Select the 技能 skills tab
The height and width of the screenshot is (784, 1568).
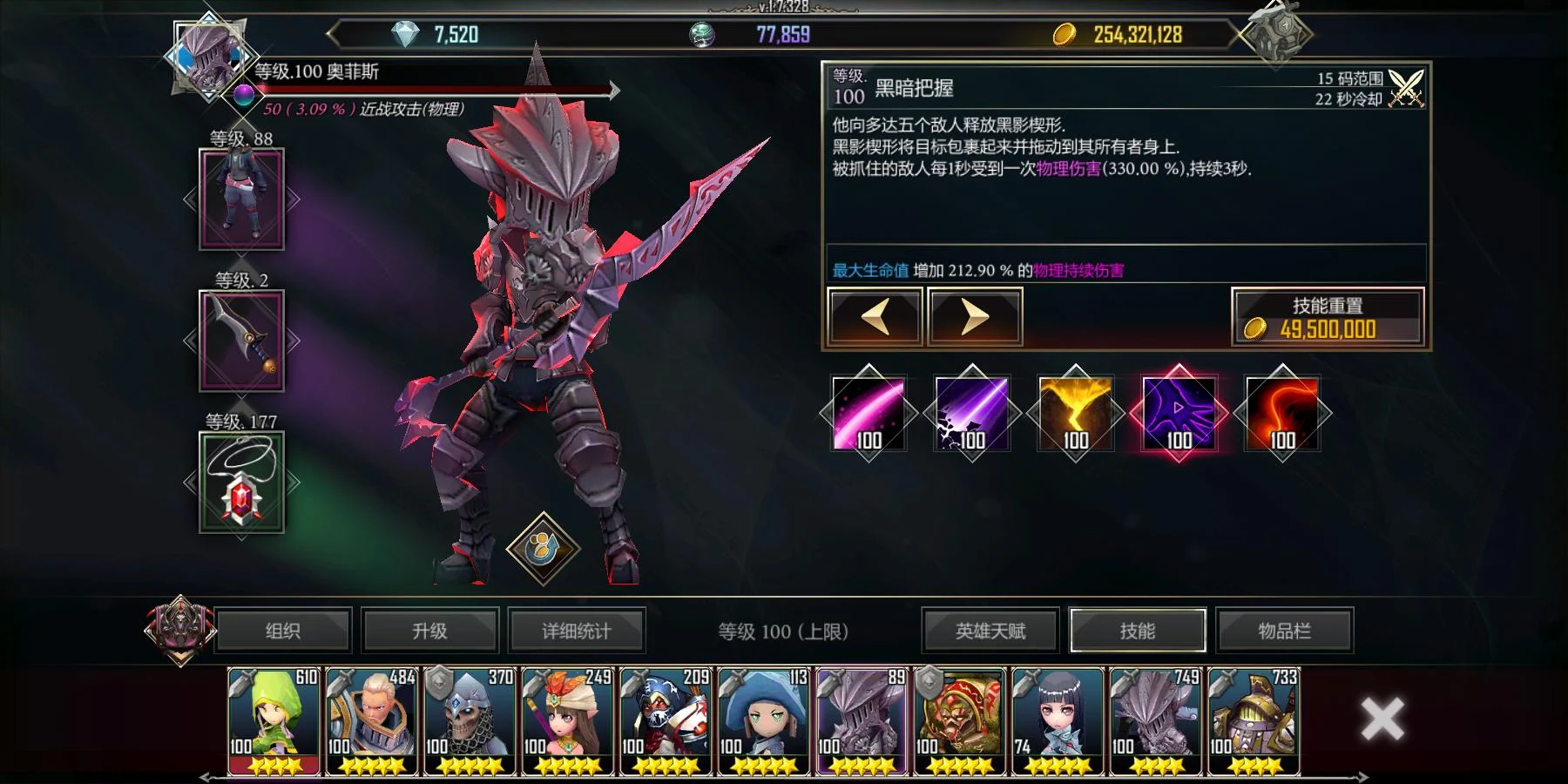pos(1137,631)
